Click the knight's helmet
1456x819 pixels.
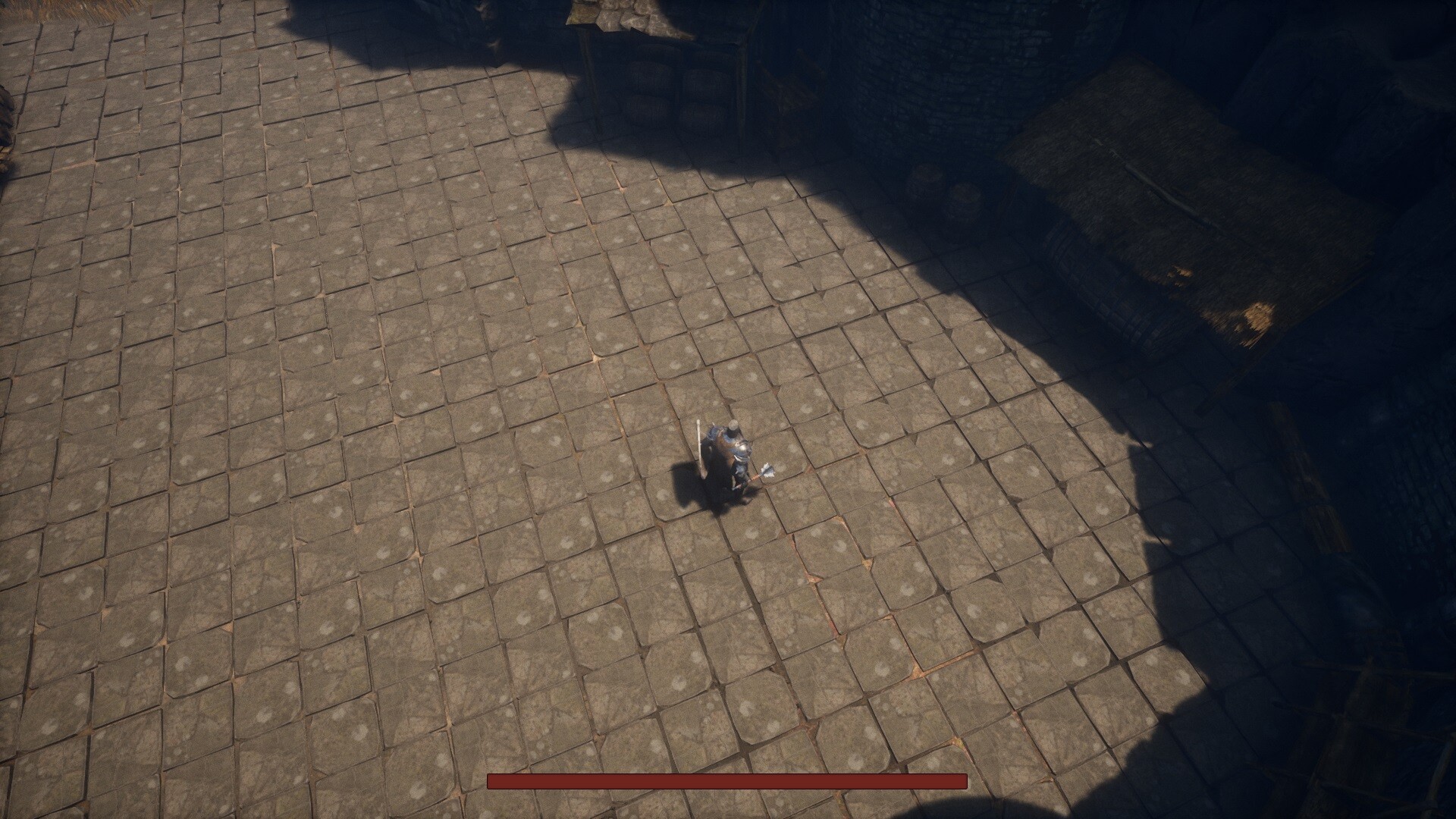click(733, 425)
